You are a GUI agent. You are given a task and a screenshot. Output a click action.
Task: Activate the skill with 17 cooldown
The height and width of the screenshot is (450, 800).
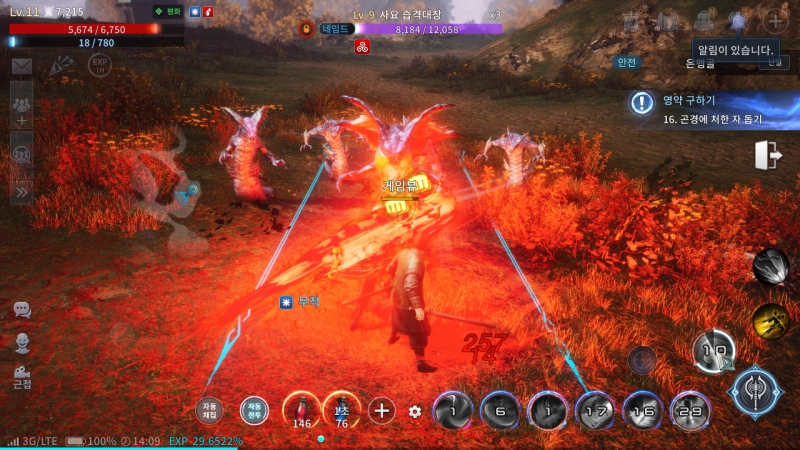coord(595,410)
